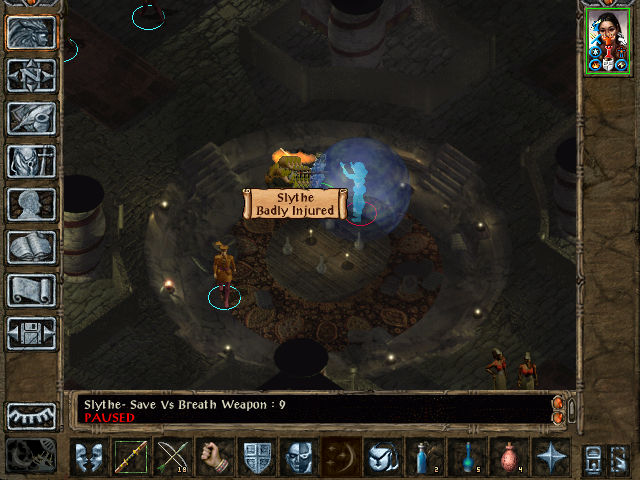Activate the two-masks talk action

click(x=88, y=457)
